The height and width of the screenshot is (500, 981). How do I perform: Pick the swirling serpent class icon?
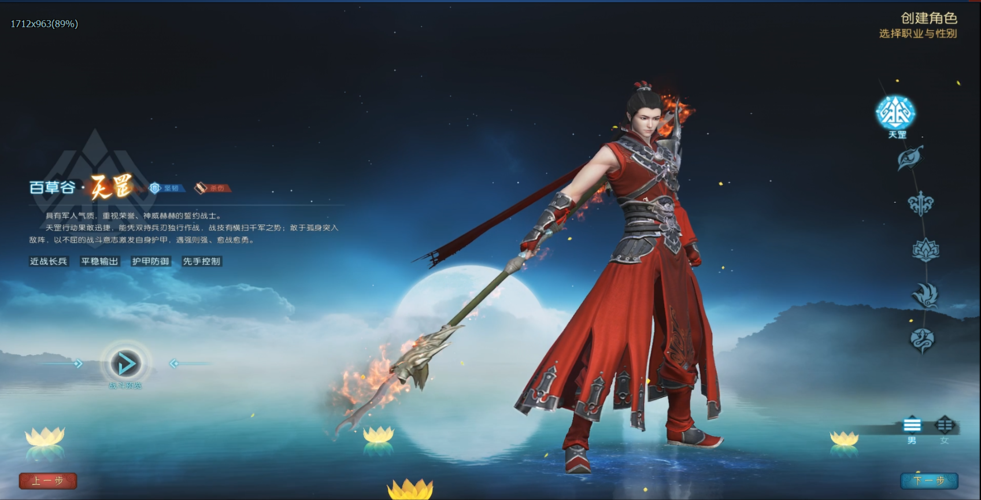(x=921, y=340)
